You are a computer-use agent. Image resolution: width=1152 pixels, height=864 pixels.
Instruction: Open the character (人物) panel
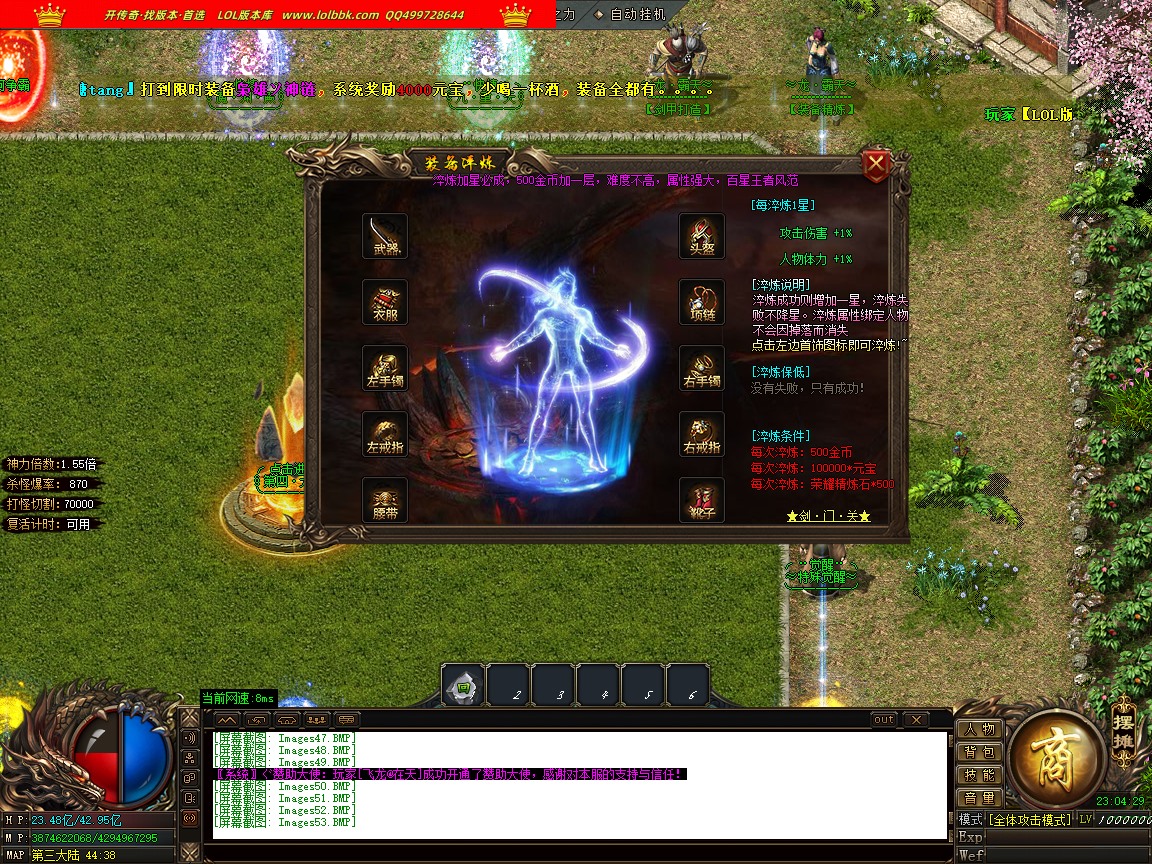(x=979, y=729)
